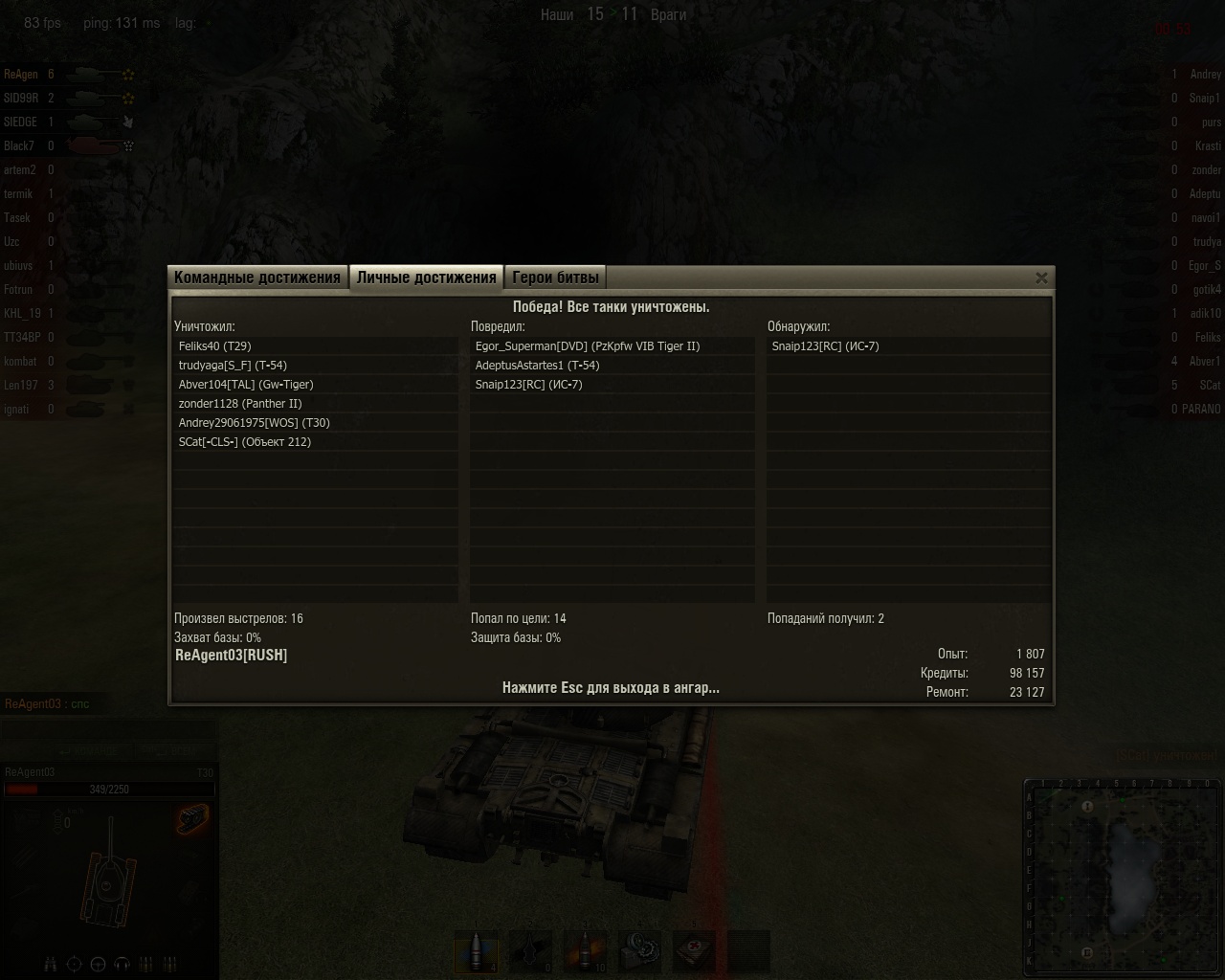Open the Герои битвы tab
Screen dimensions: 1225x980
[555, 278]
